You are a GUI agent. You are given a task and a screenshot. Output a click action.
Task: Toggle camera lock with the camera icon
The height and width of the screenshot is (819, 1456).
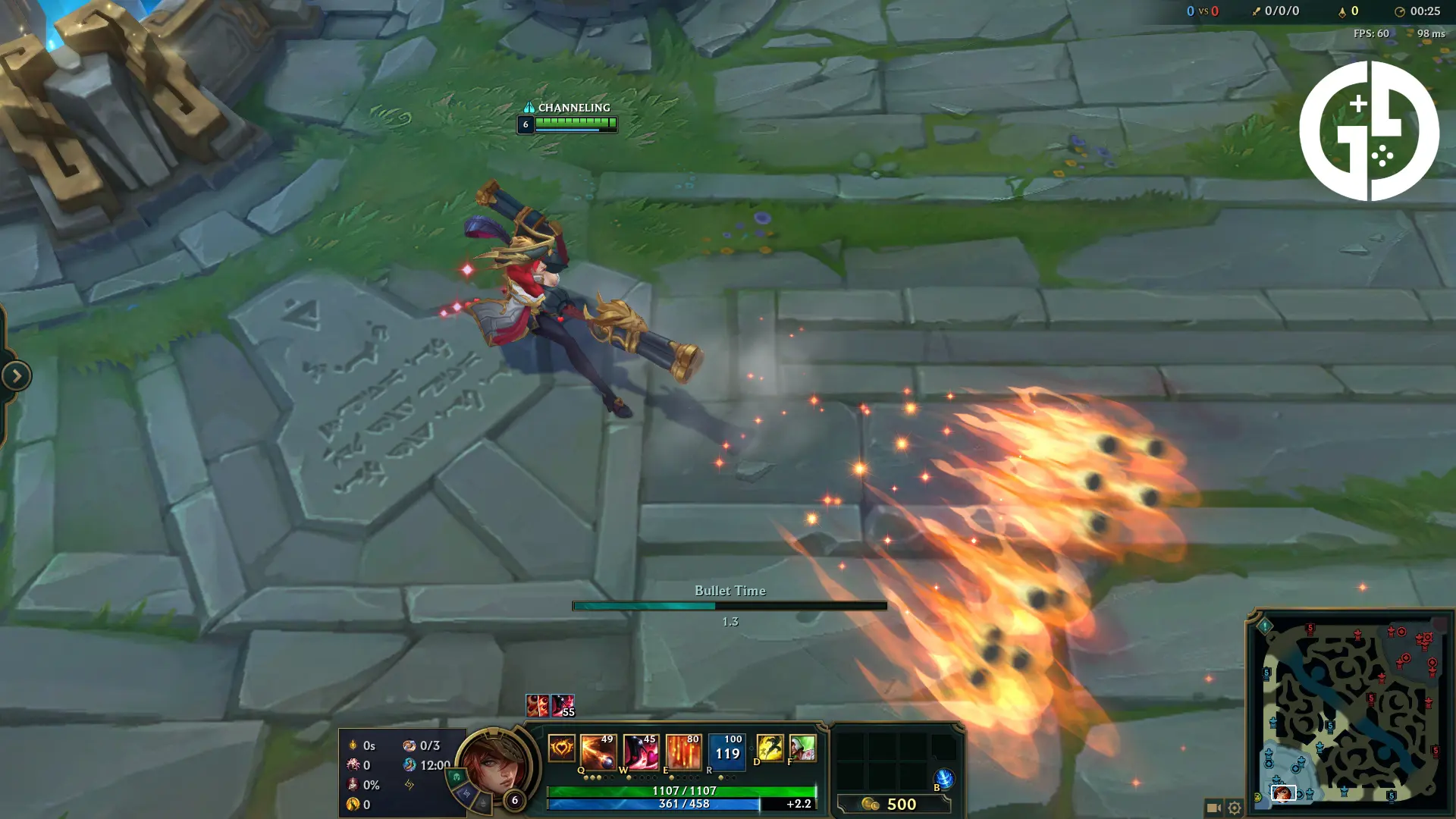[x=1212, y=808]
